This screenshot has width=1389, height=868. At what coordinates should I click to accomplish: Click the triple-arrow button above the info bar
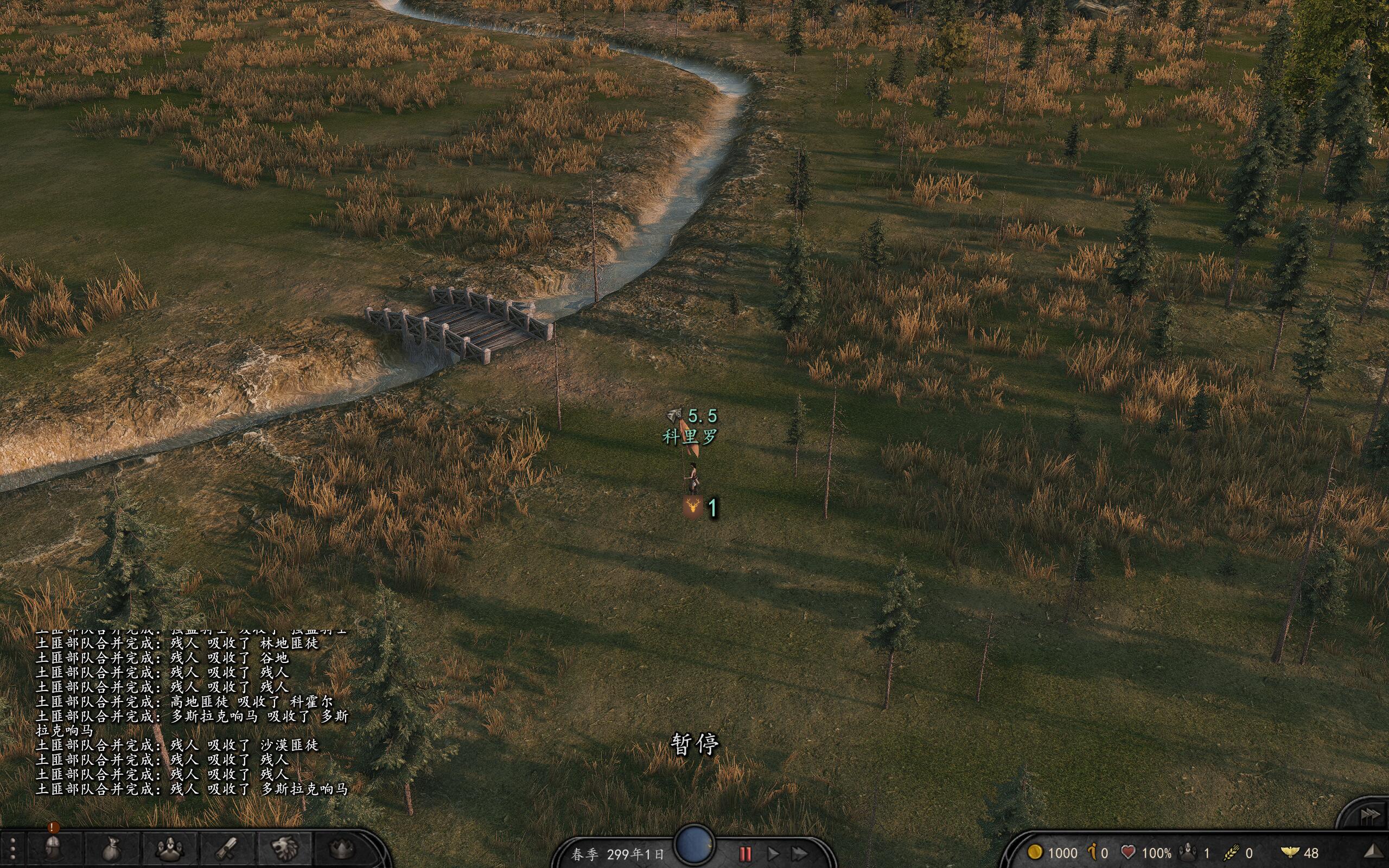(x=1370, y=815)
